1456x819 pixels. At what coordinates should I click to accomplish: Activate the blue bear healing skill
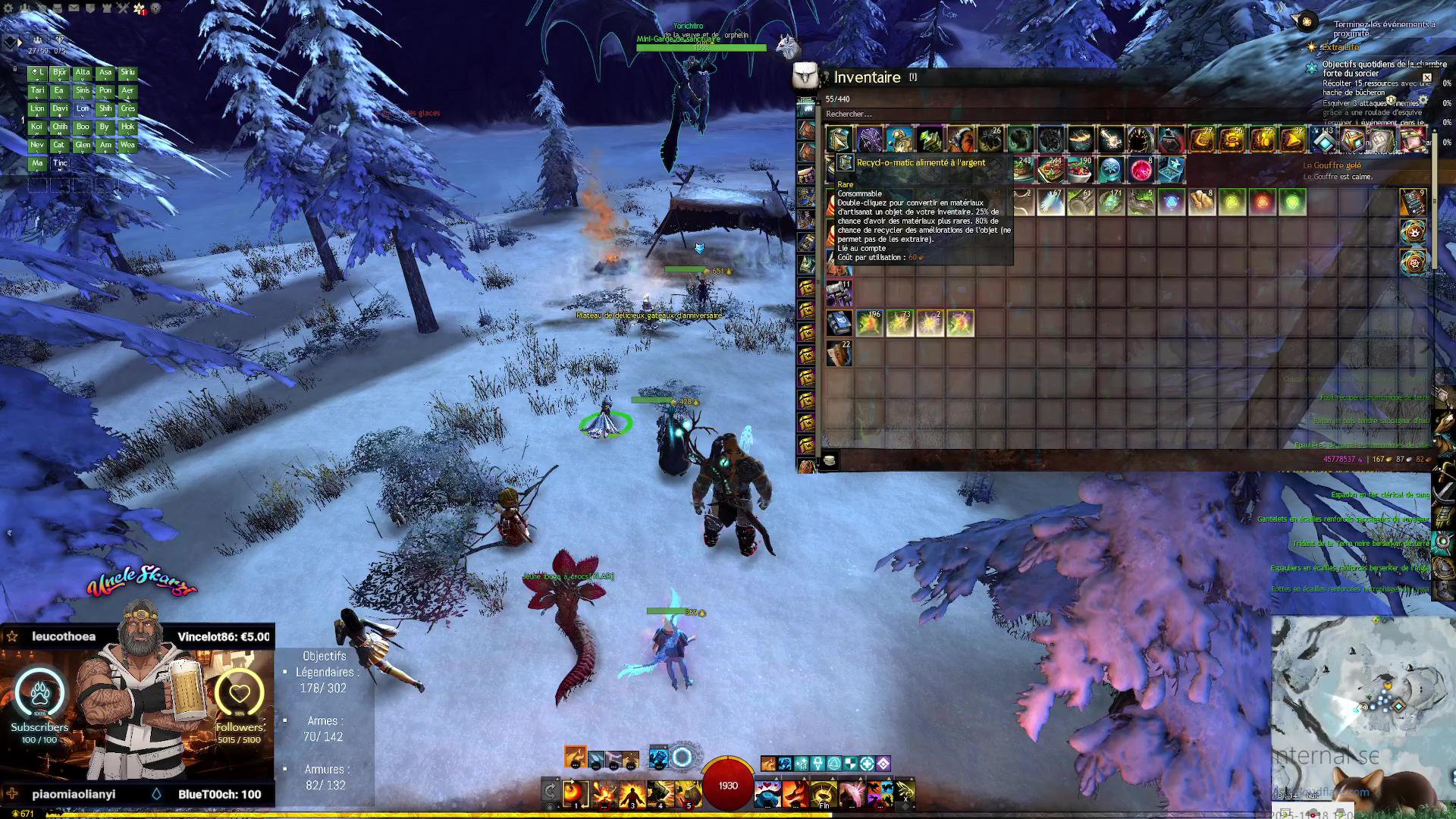[x=767, y=794]
